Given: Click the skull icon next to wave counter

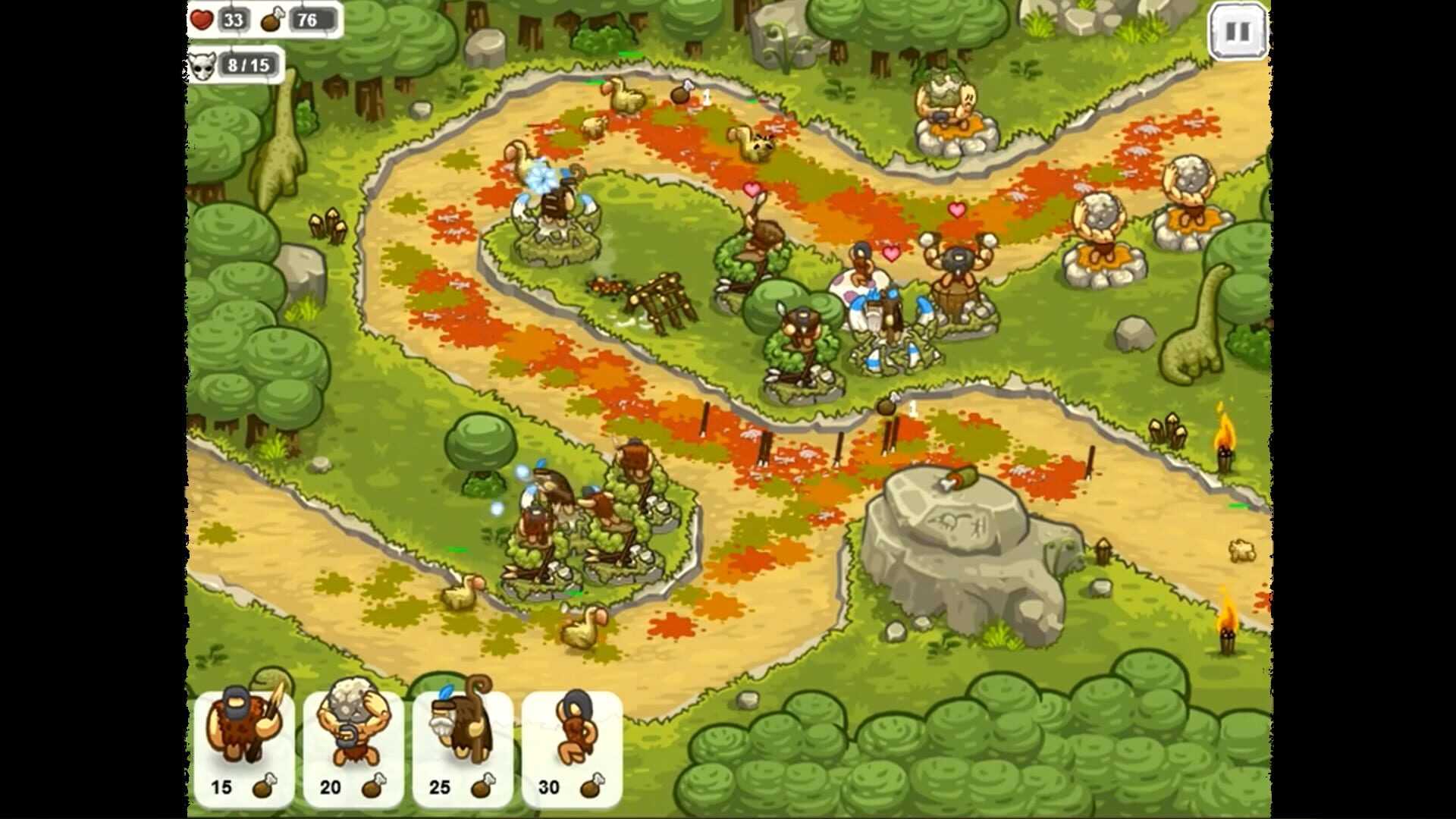Looking at the screenshot, I should tap(200, 65).
